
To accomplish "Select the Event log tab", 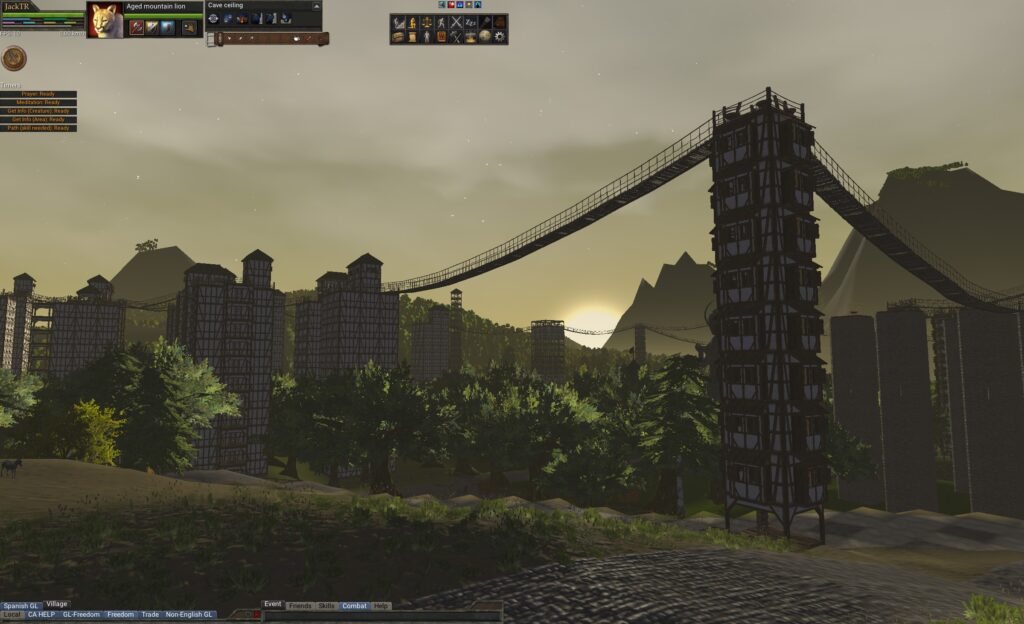I will coord(273,605).
